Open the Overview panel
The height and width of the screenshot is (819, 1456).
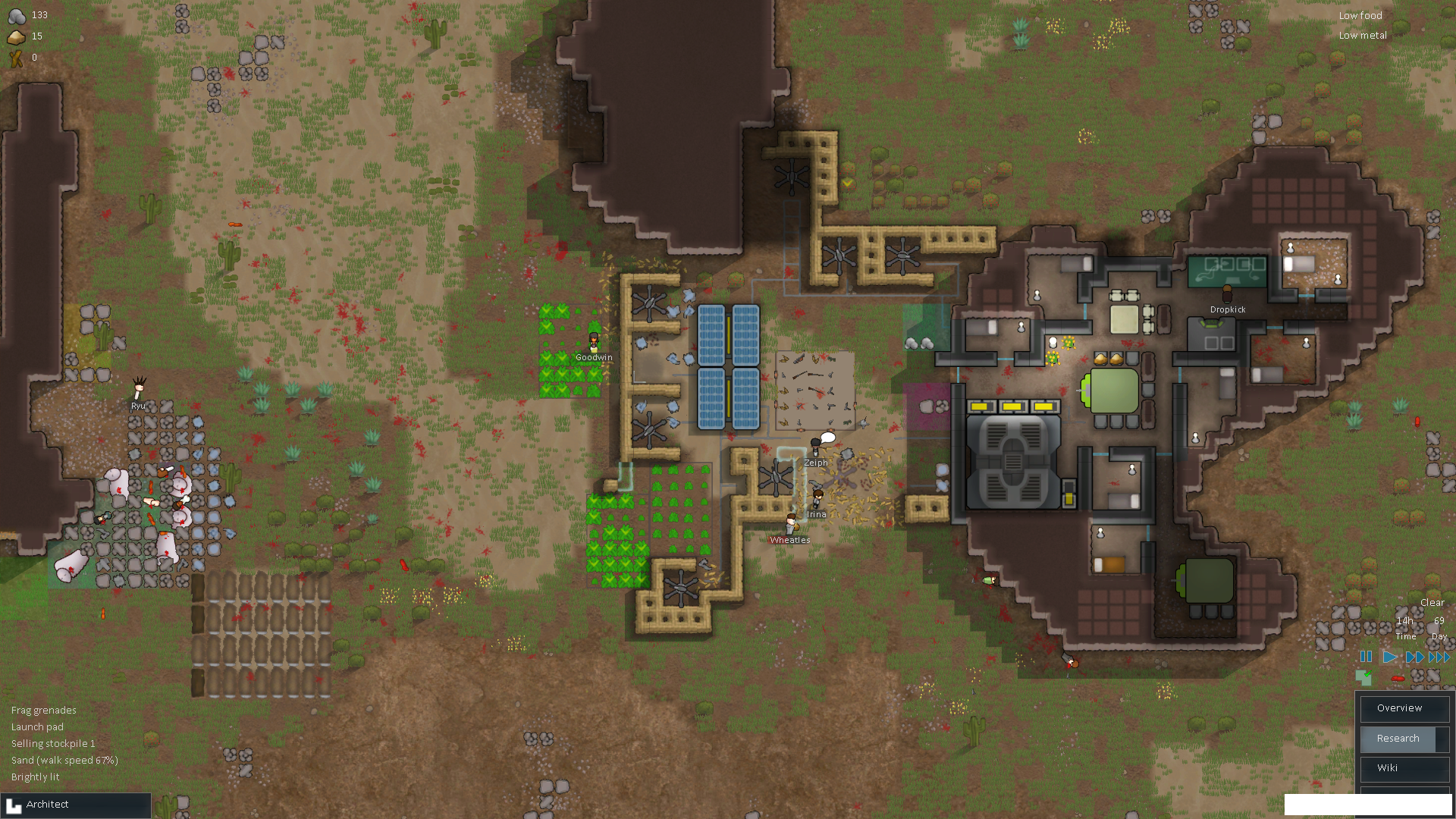1404,708
